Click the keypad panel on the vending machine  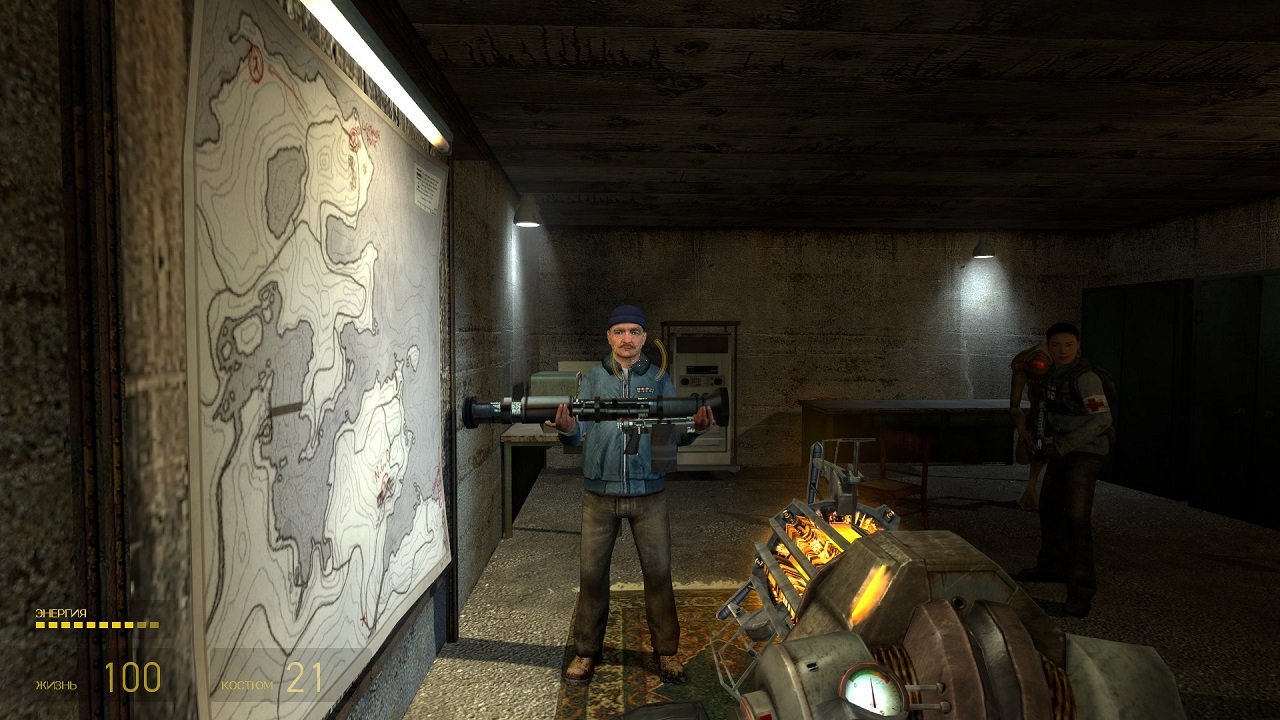pyautogui.click(x=700, y=380)
